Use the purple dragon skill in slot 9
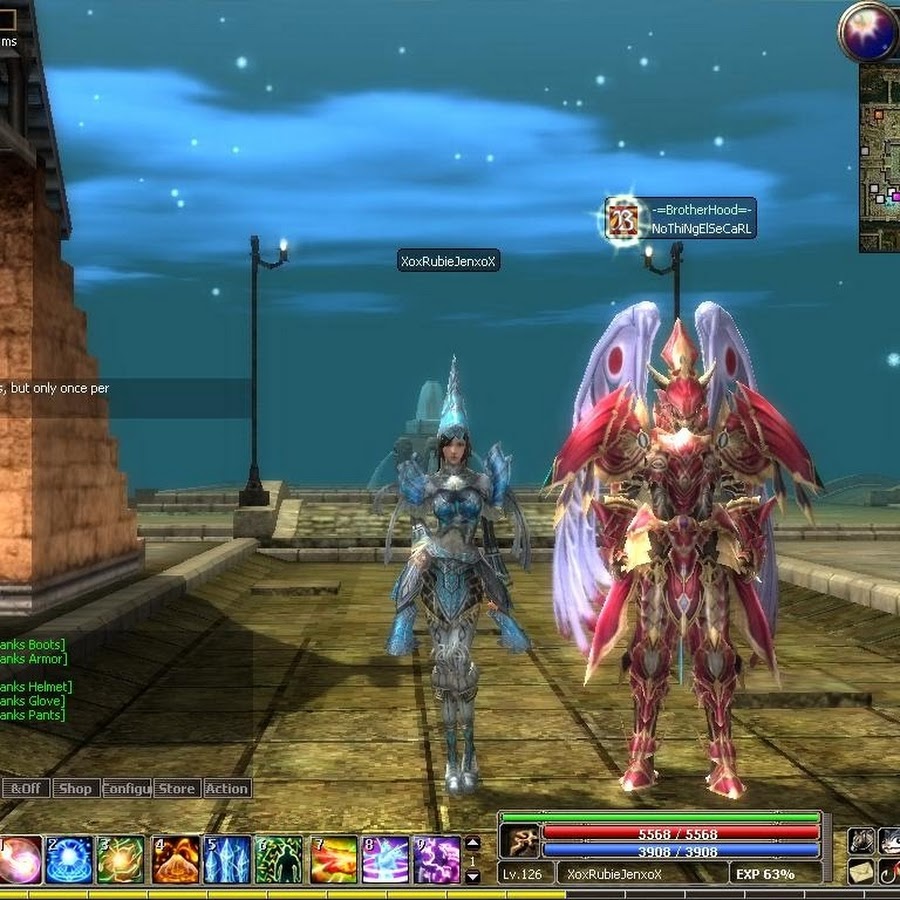The image size is (900, 900). 437,860
